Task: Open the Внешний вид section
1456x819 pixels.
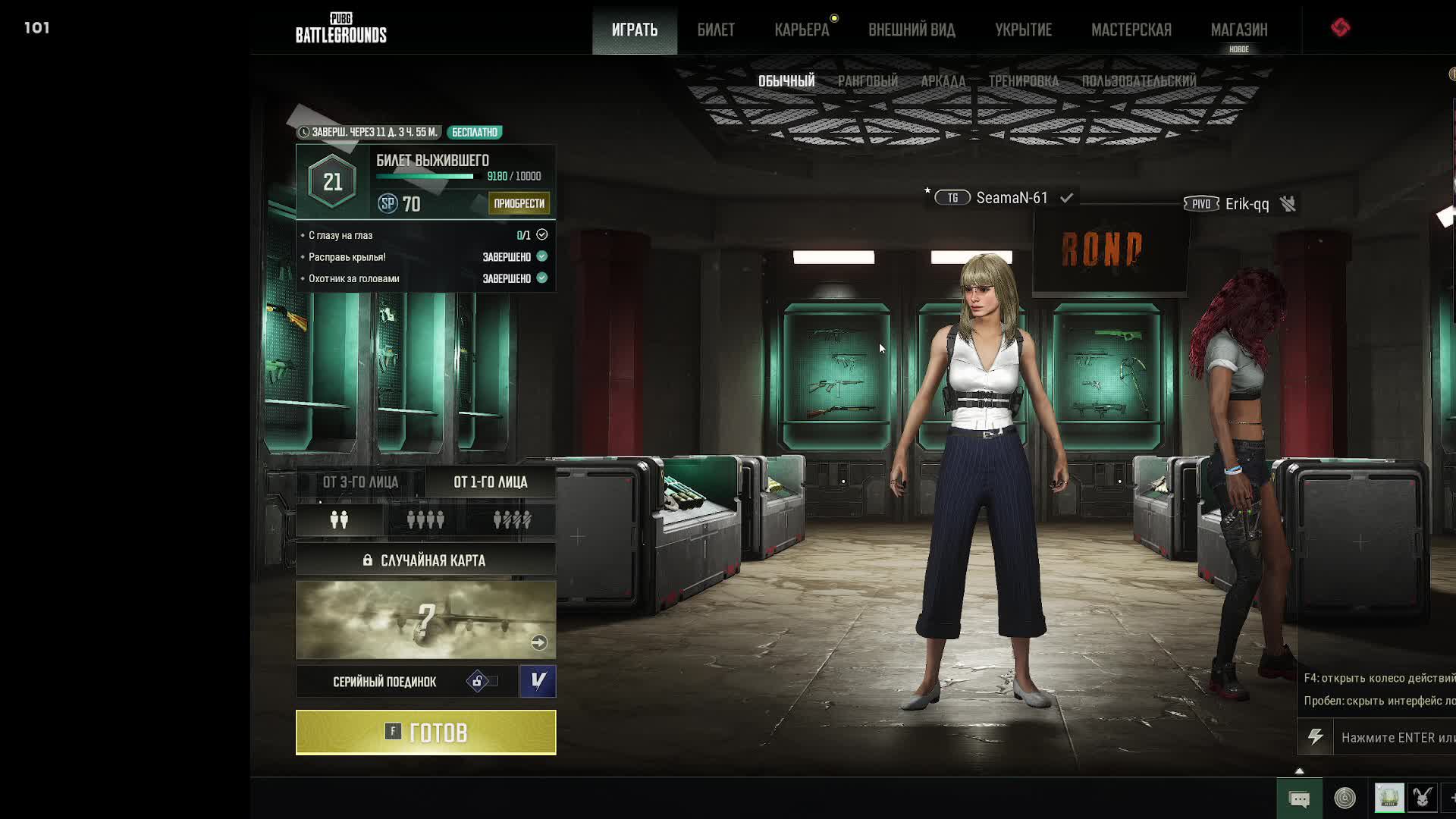Action: click(912, 30)
